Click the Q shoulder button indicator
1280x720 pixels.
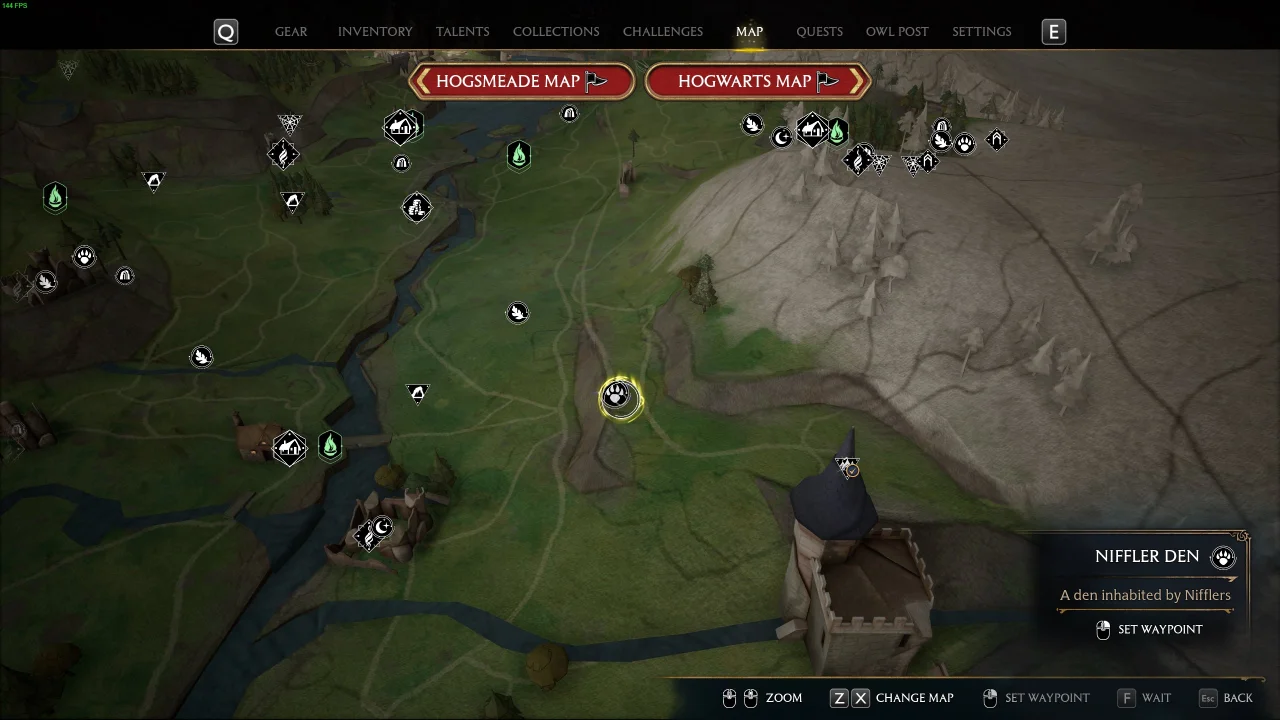225,31
